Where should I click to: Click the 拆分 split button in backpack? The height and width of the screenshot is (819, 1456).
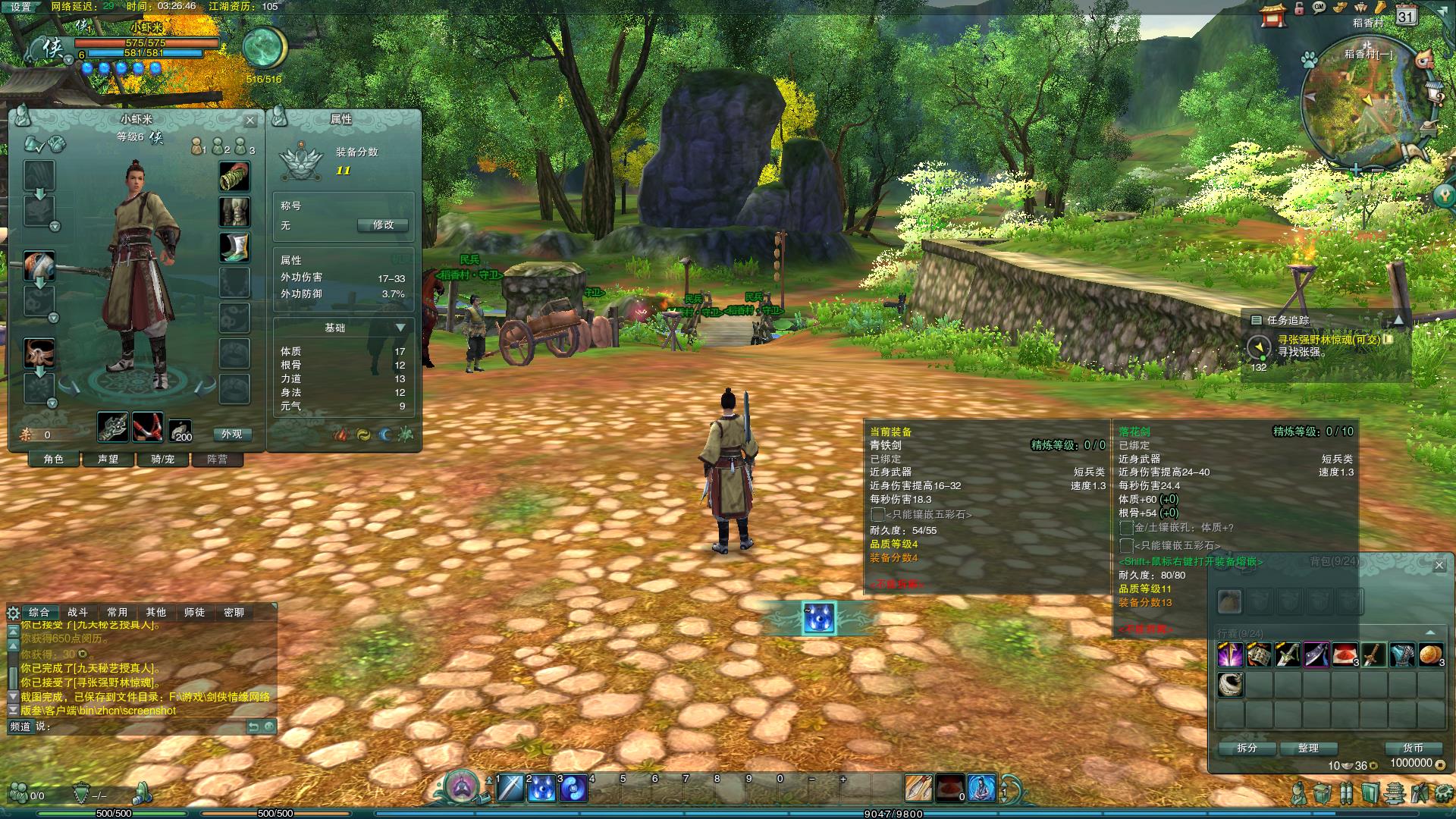tap(1247, 748)
